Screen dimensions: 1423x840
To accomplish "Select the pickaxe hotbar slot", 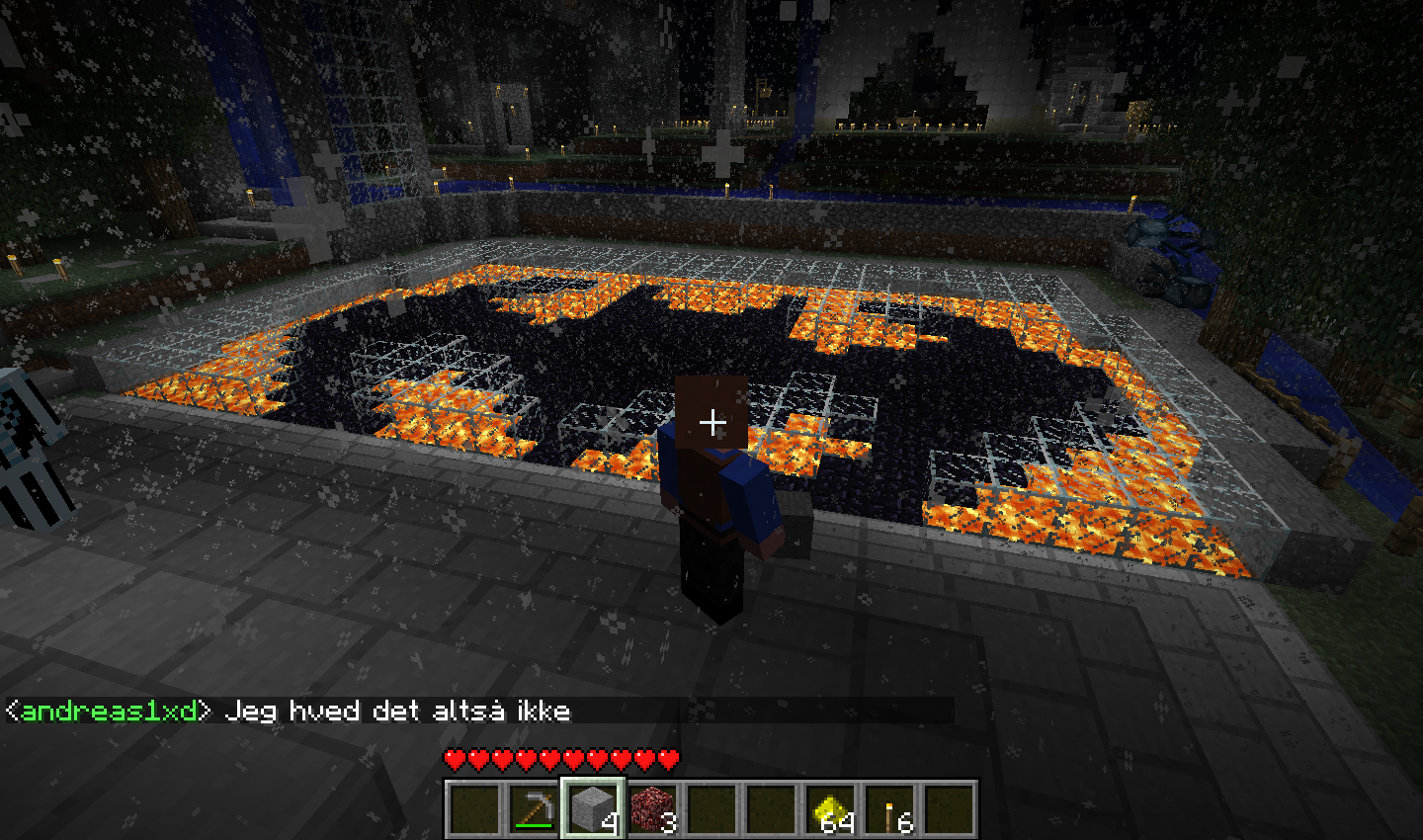I will click(534, 808).
